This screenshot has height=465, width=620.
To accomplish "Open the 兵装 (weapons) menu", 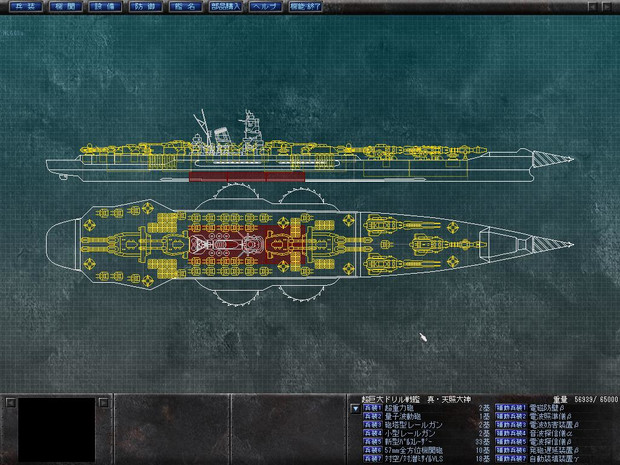I will [25, 6].
